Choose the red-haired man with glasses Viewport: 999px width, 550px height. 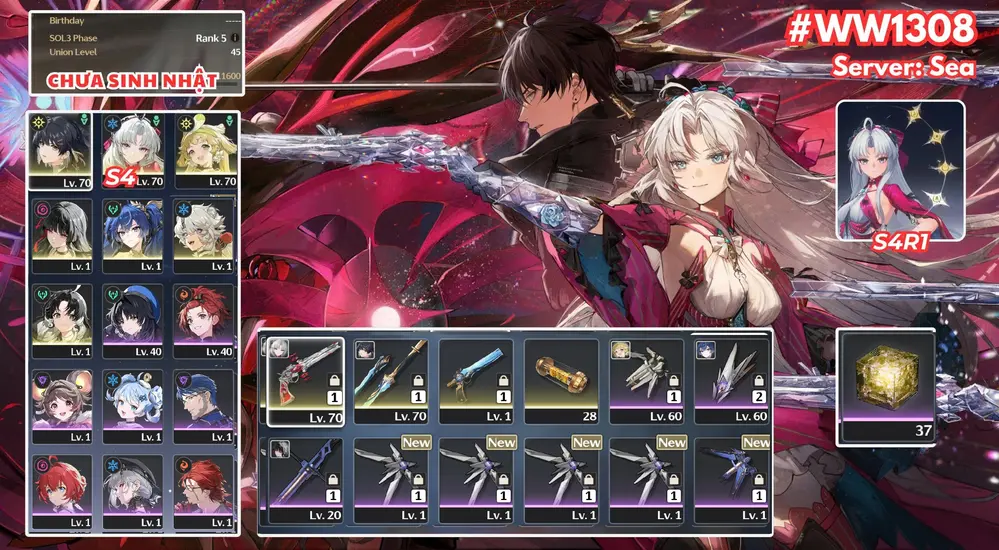[204, 491]
